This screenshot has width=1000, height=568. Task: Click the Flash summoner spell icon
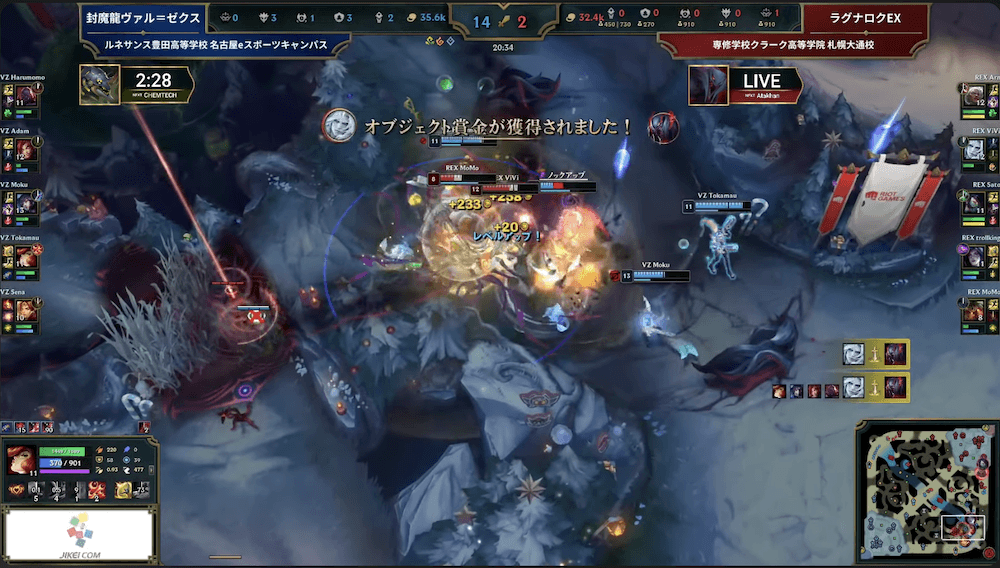point(124,490)
